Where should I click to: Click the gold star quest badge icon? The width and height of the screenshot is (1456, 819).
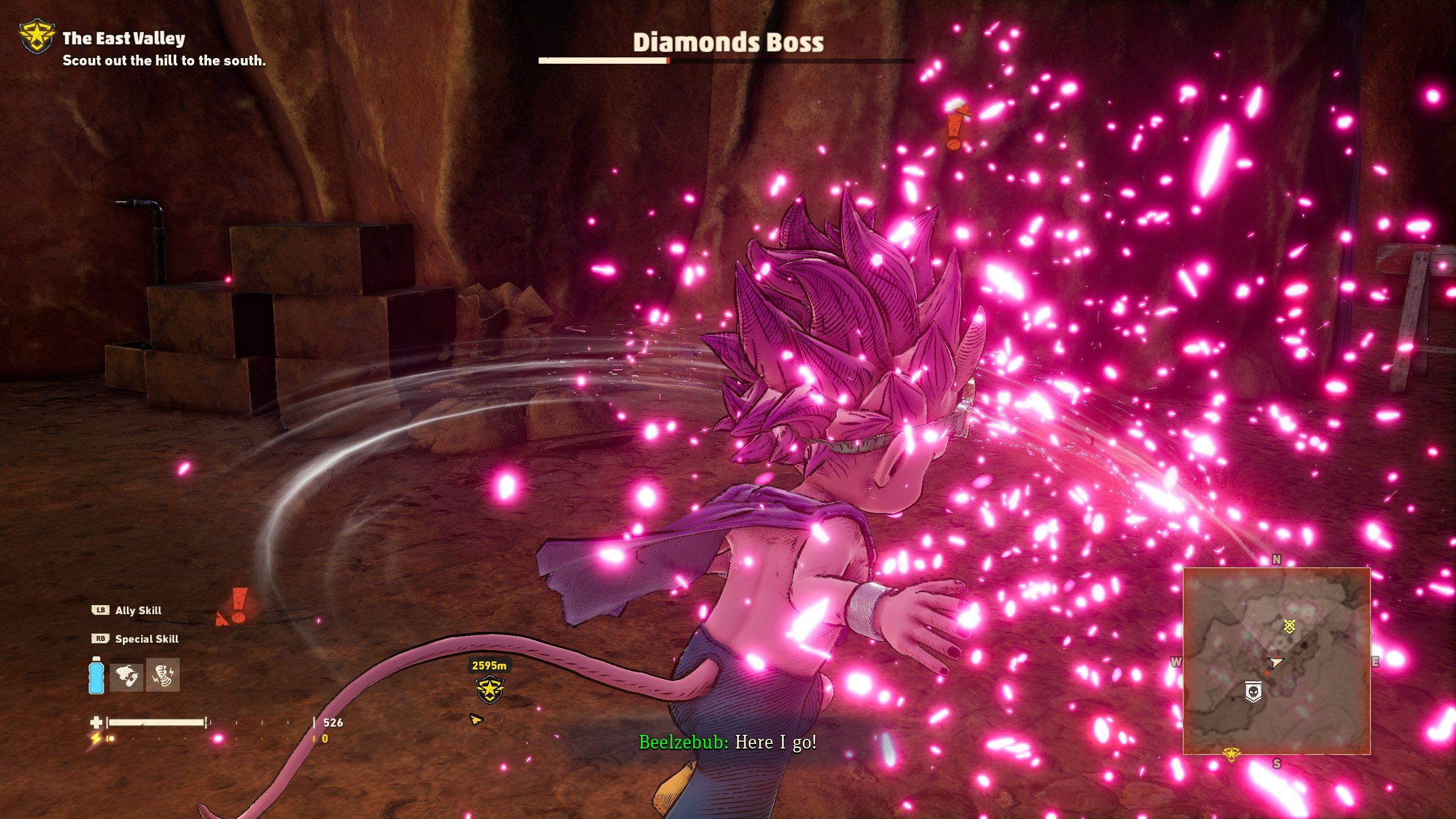(37, 38)
